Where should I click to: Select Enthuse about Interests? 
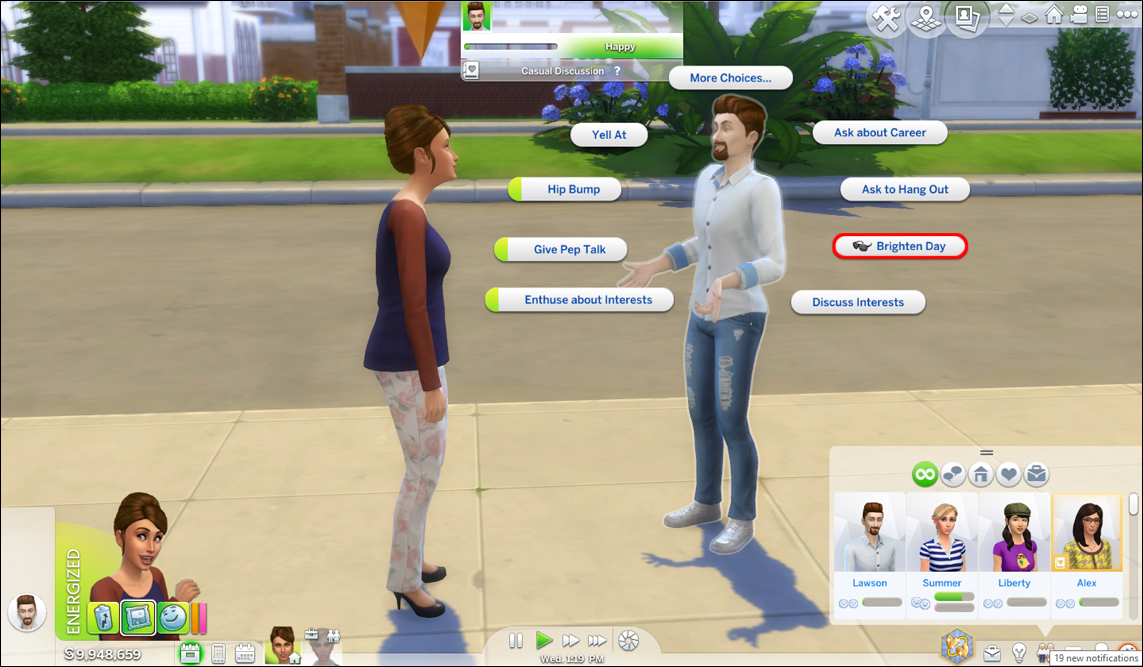(x=587, y=300)
